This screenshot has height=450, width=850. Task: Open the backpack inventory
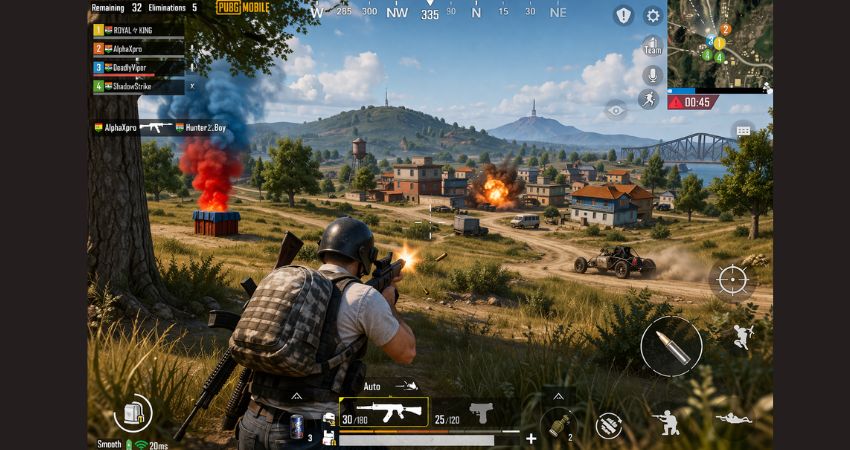[x=132, y=411]
